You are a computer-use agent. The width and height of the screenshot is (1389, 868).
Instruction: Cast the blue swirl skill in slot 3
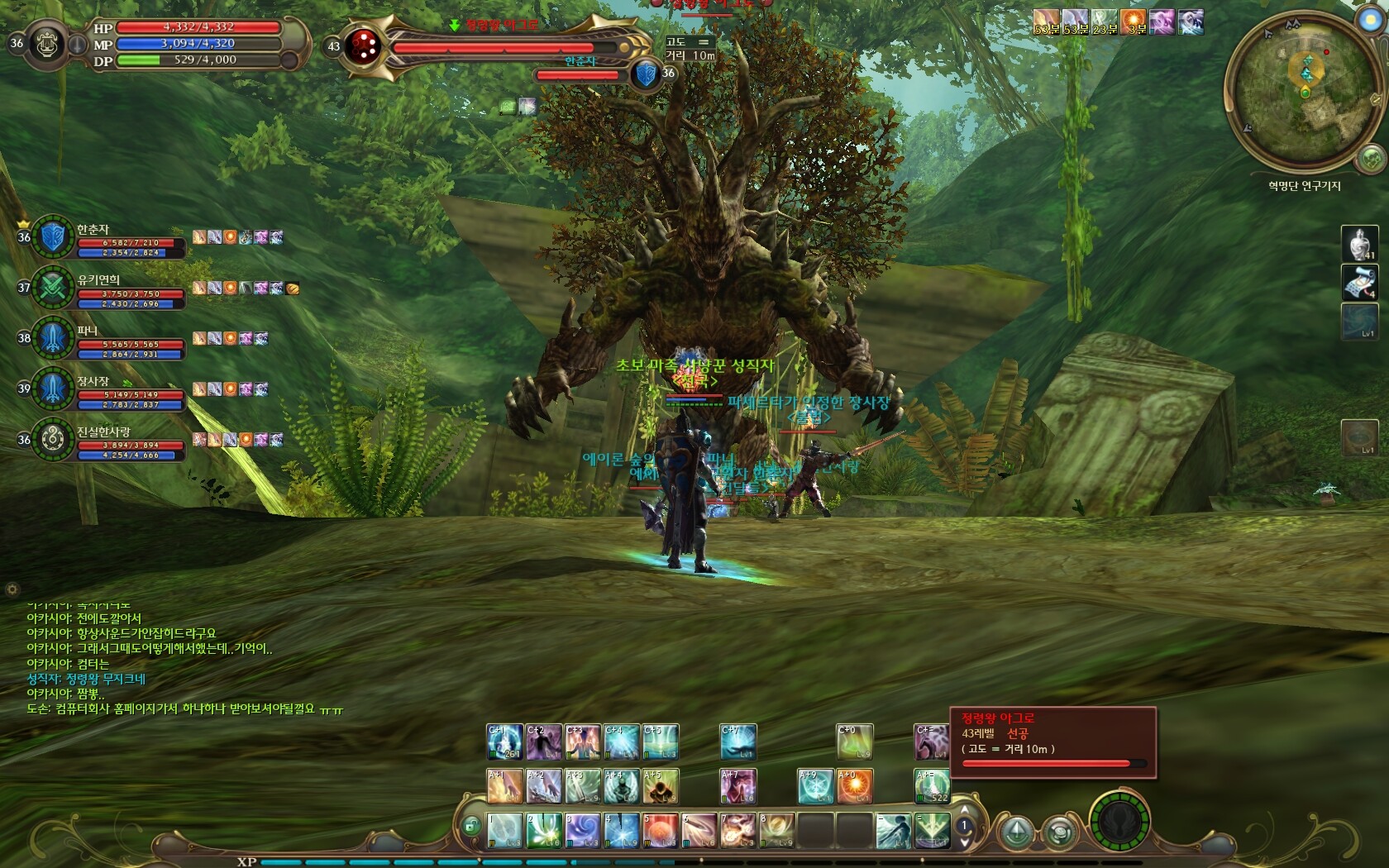coord(582,830)
